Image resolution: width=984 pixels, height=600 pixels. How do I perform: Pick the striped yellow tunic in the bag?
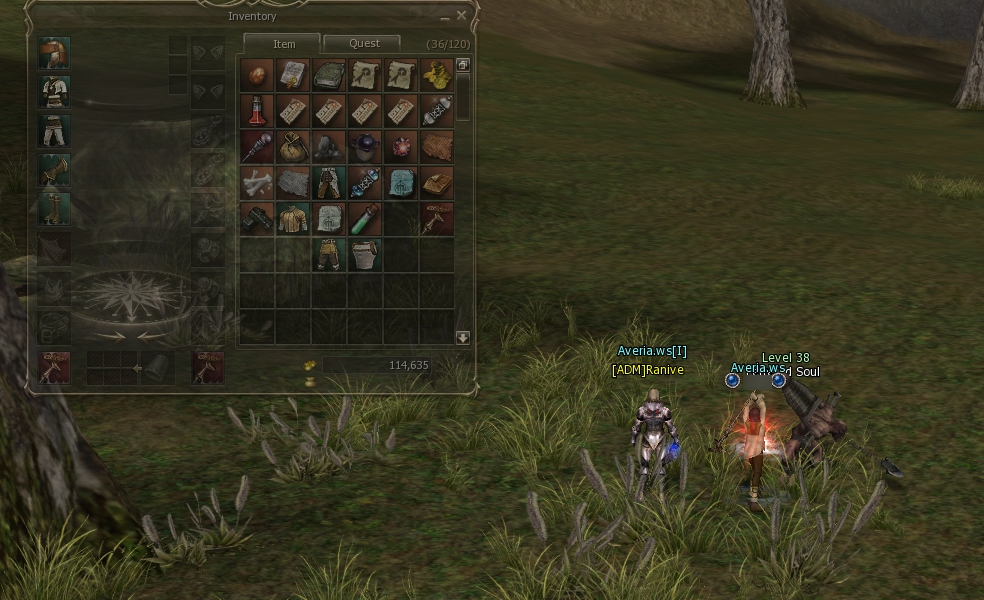pyautogui.click(x=293, y=218)
